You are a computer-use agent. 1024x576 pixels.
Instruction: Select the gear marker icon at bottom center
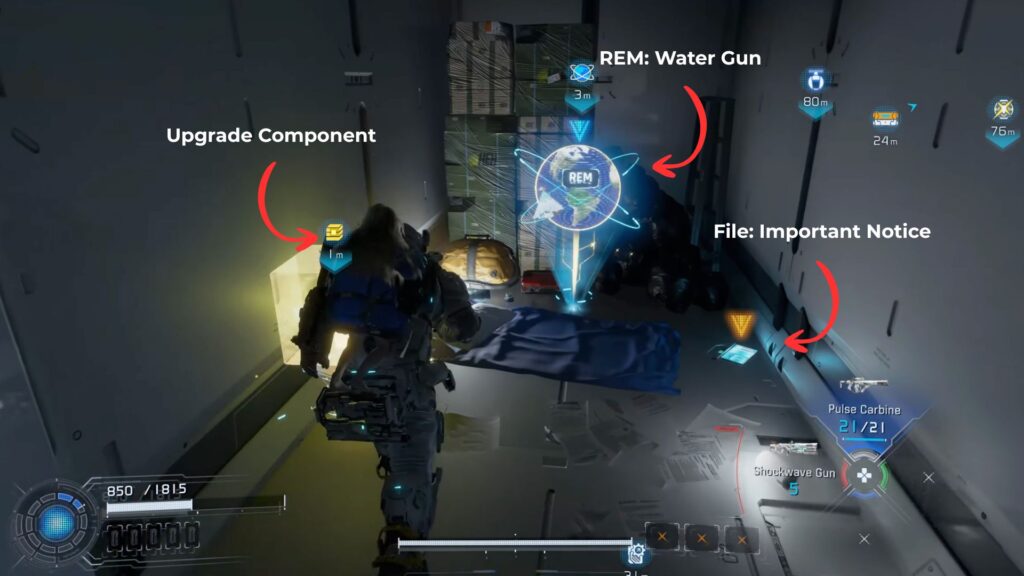(634, 552)
